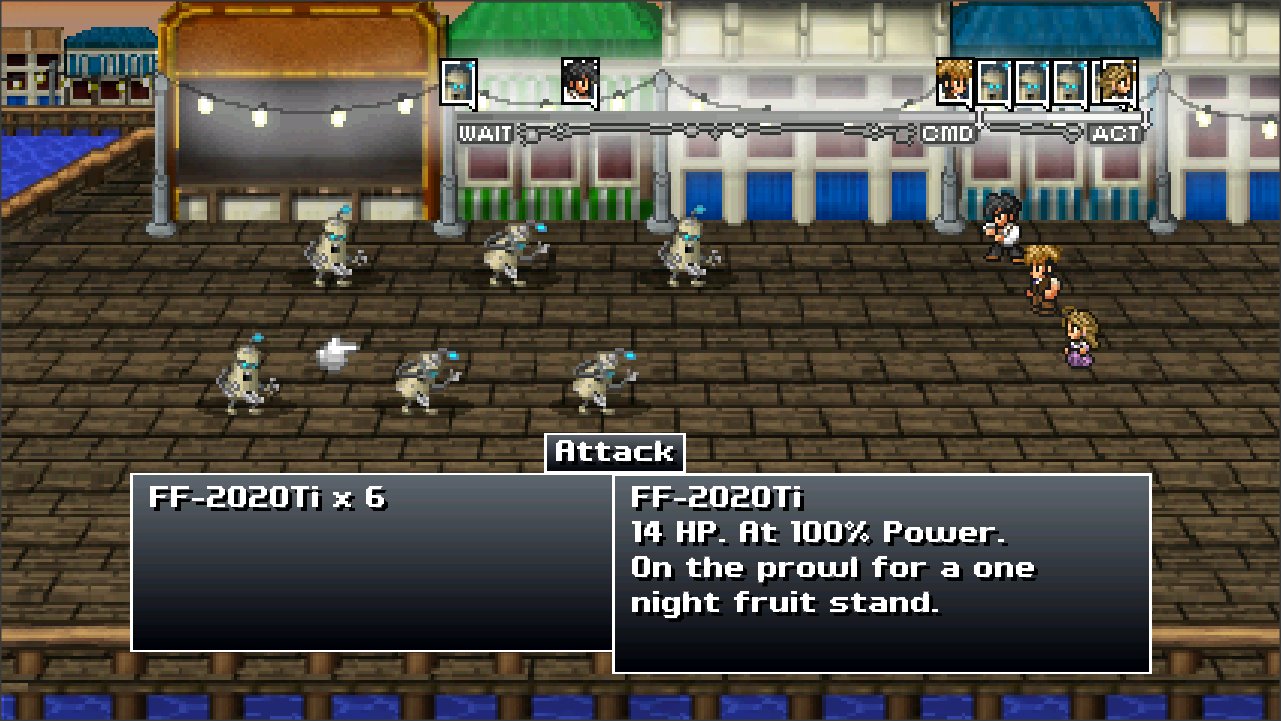
Task: Select the blond hero portrait above CMD
Action: [954, 82]
